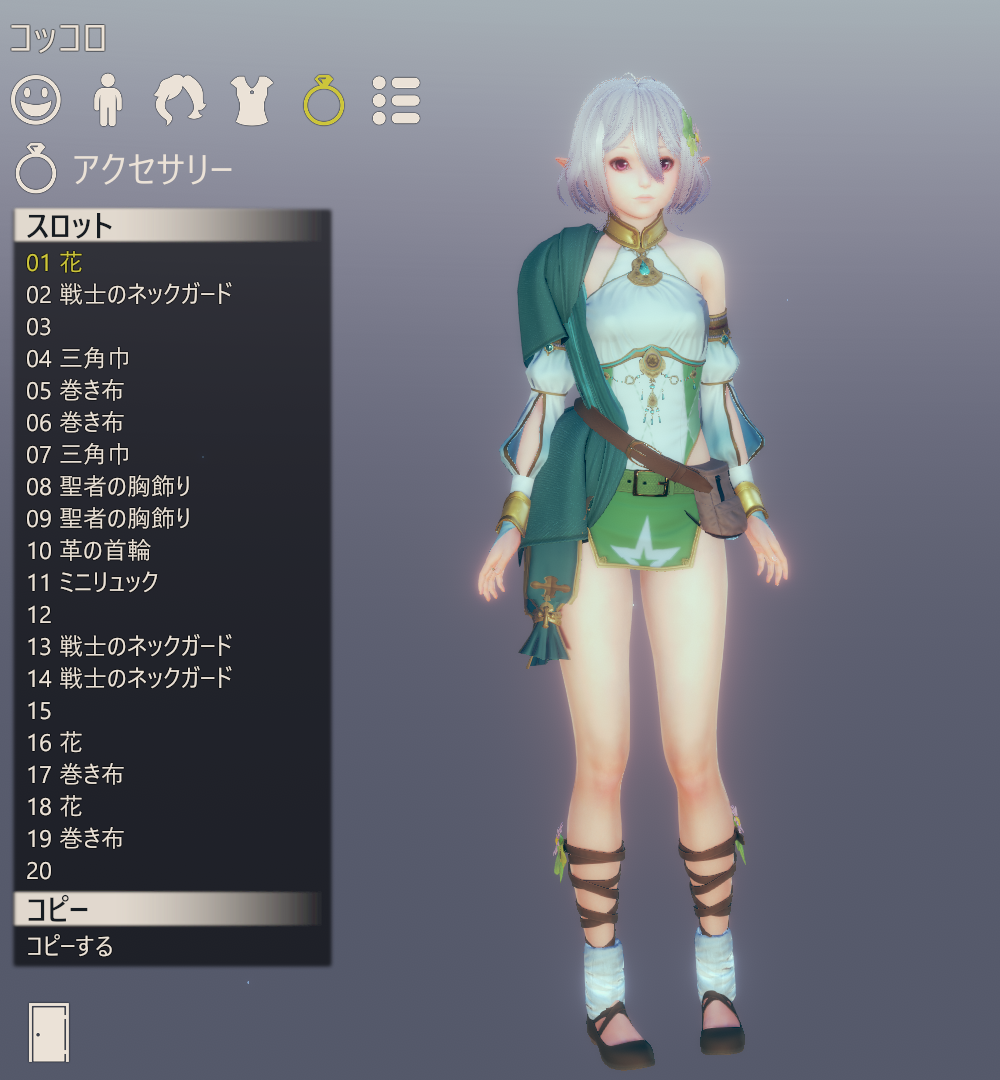Exit via the door icon

point(49,1032)
